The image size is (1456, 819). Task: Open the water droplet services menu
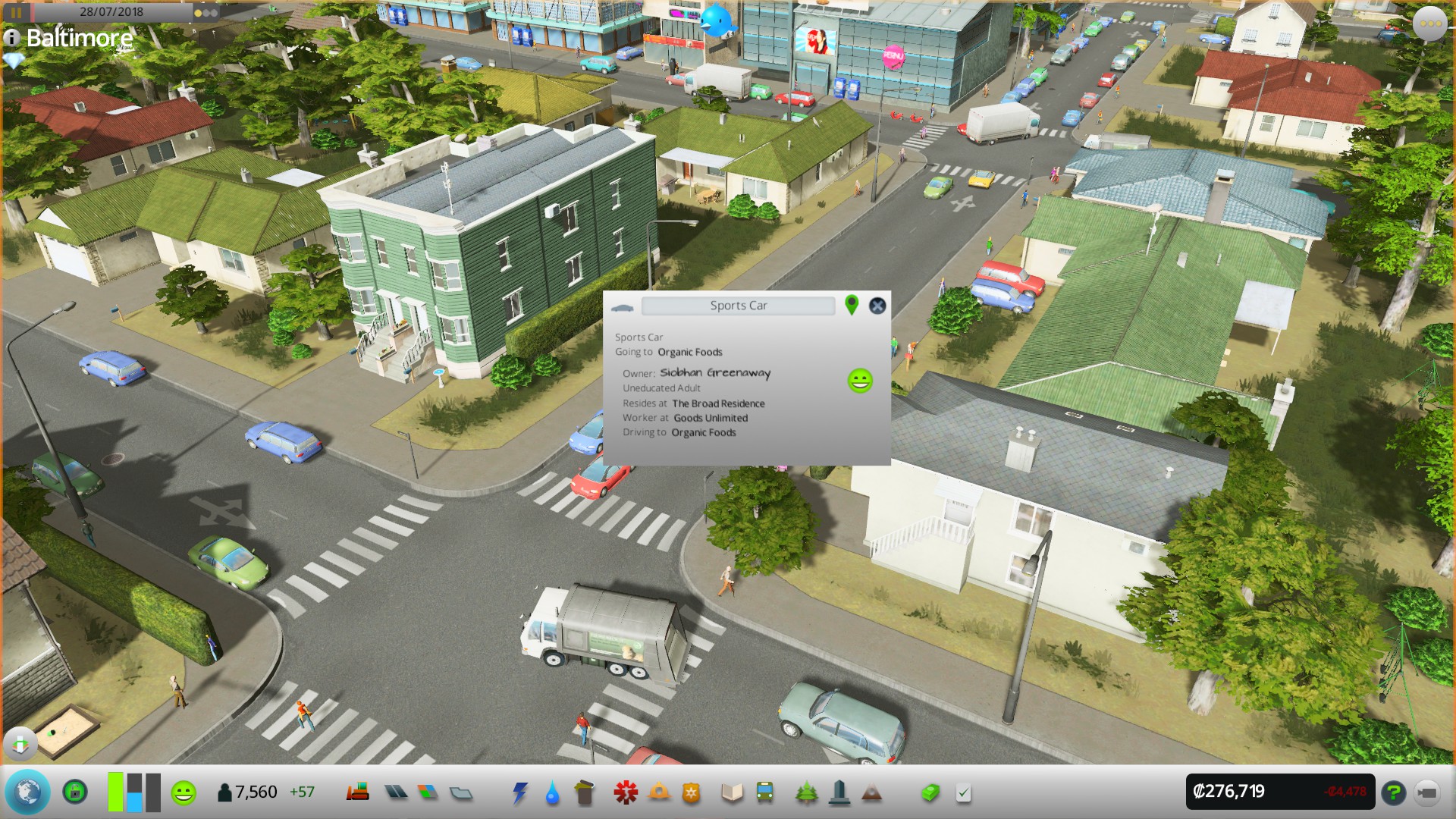point(552,793)
